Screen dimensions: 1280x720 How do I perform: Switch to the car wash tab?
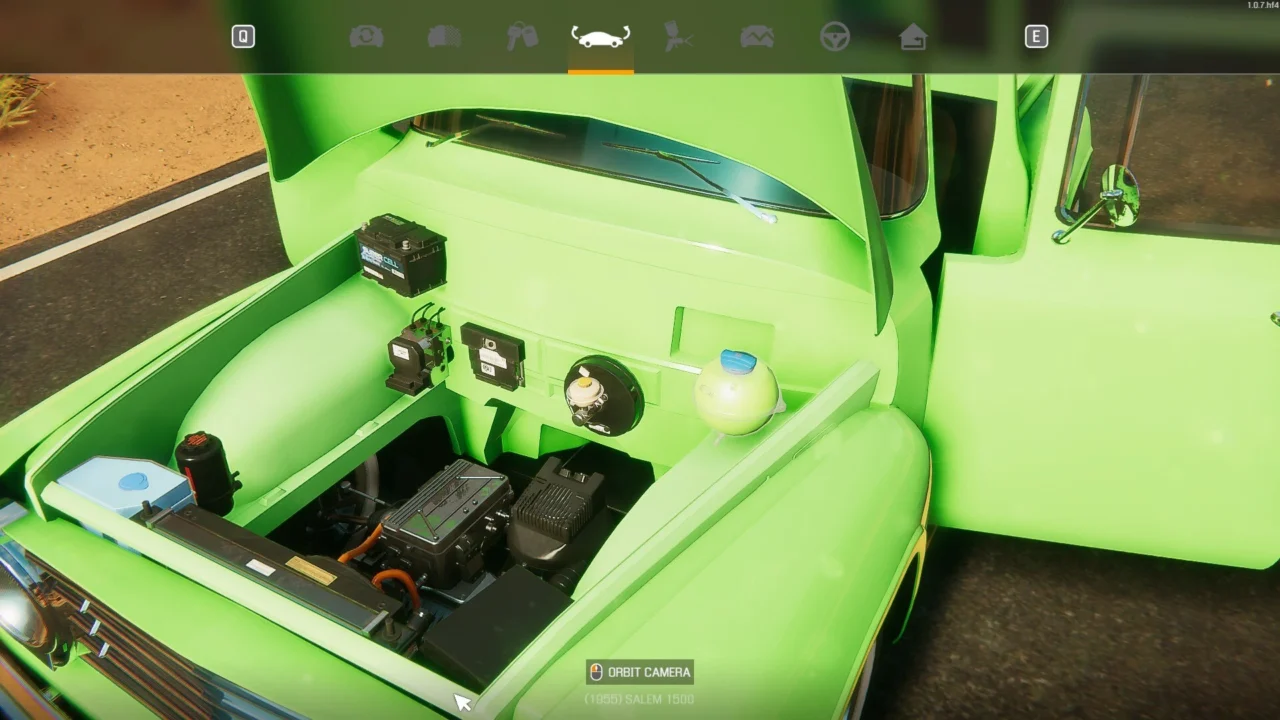coord(444,37)
